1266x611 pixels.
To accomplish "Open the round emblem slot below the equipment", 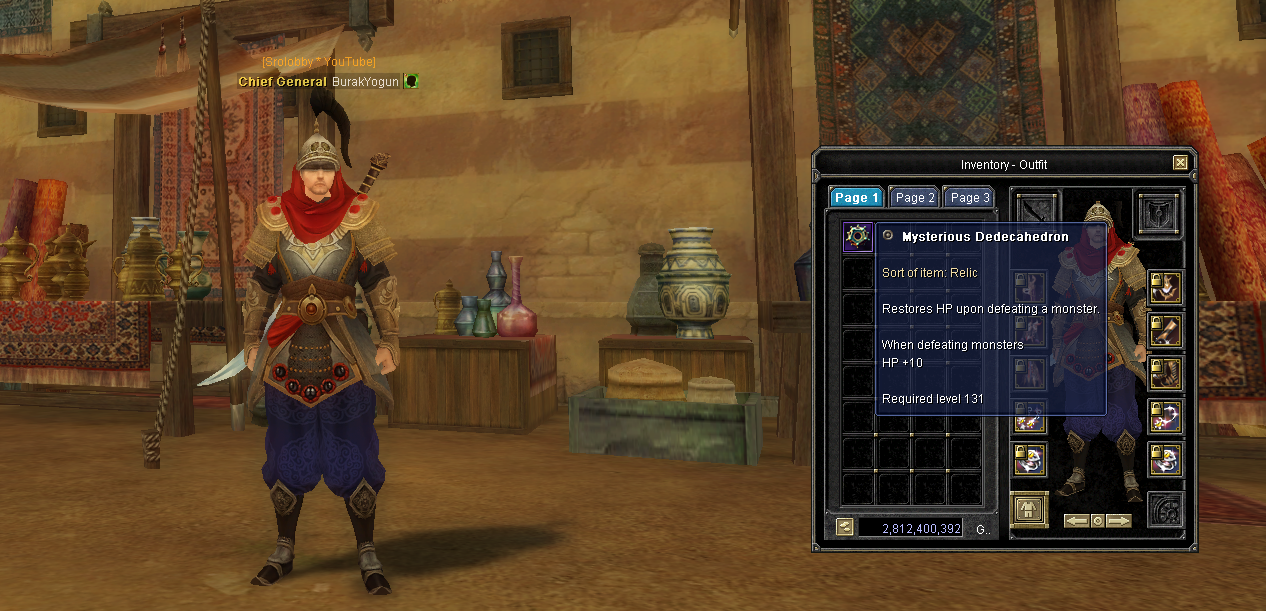I will 1164,510.
